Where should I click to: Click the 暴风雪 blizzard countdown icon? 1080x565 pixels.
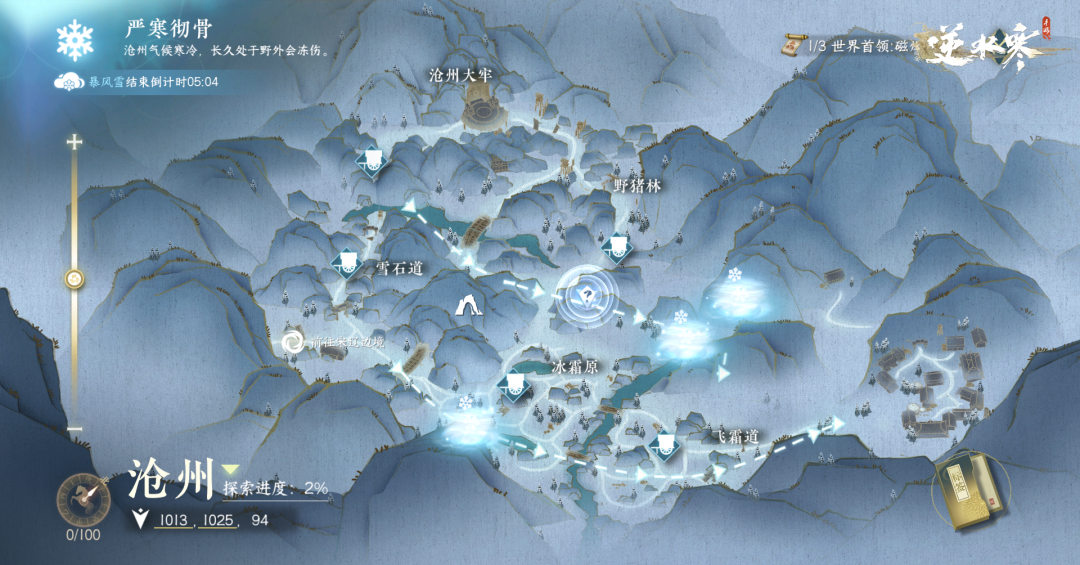[66, 82]
